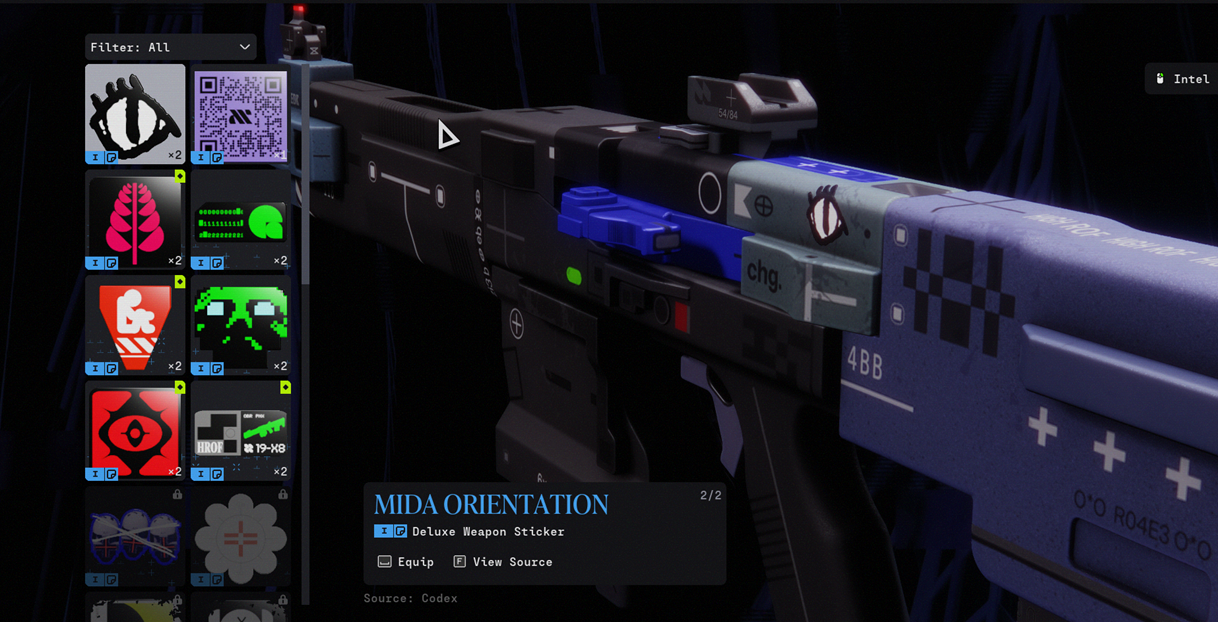Select the HROF 19-X8 sticker

click(x=240, y=430)
